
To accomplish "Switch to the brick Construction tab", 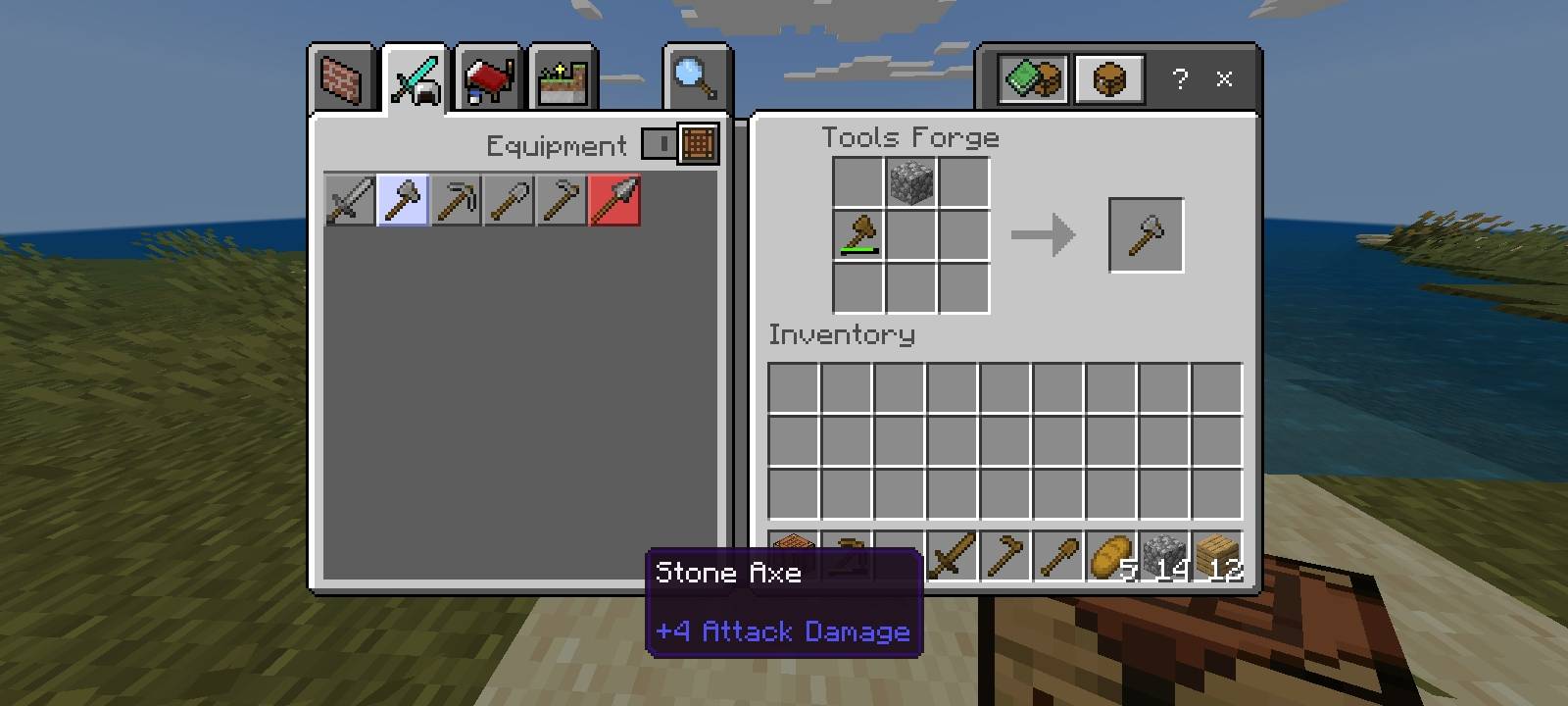I will click(x=342, y=79).
